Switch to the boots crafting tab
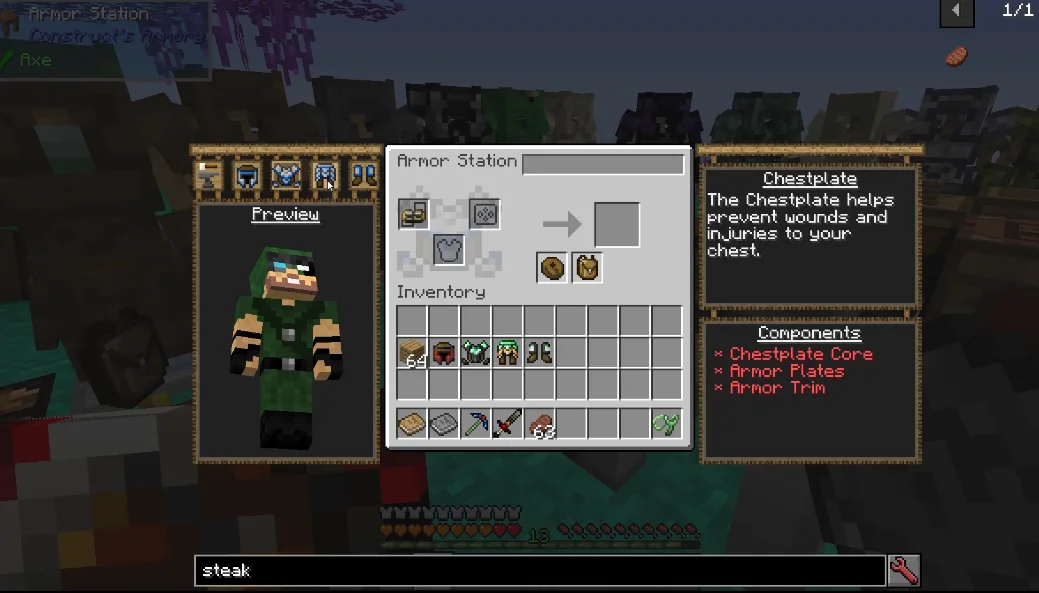The height and width of the screenshot is (593, 1039). (363, 176)
